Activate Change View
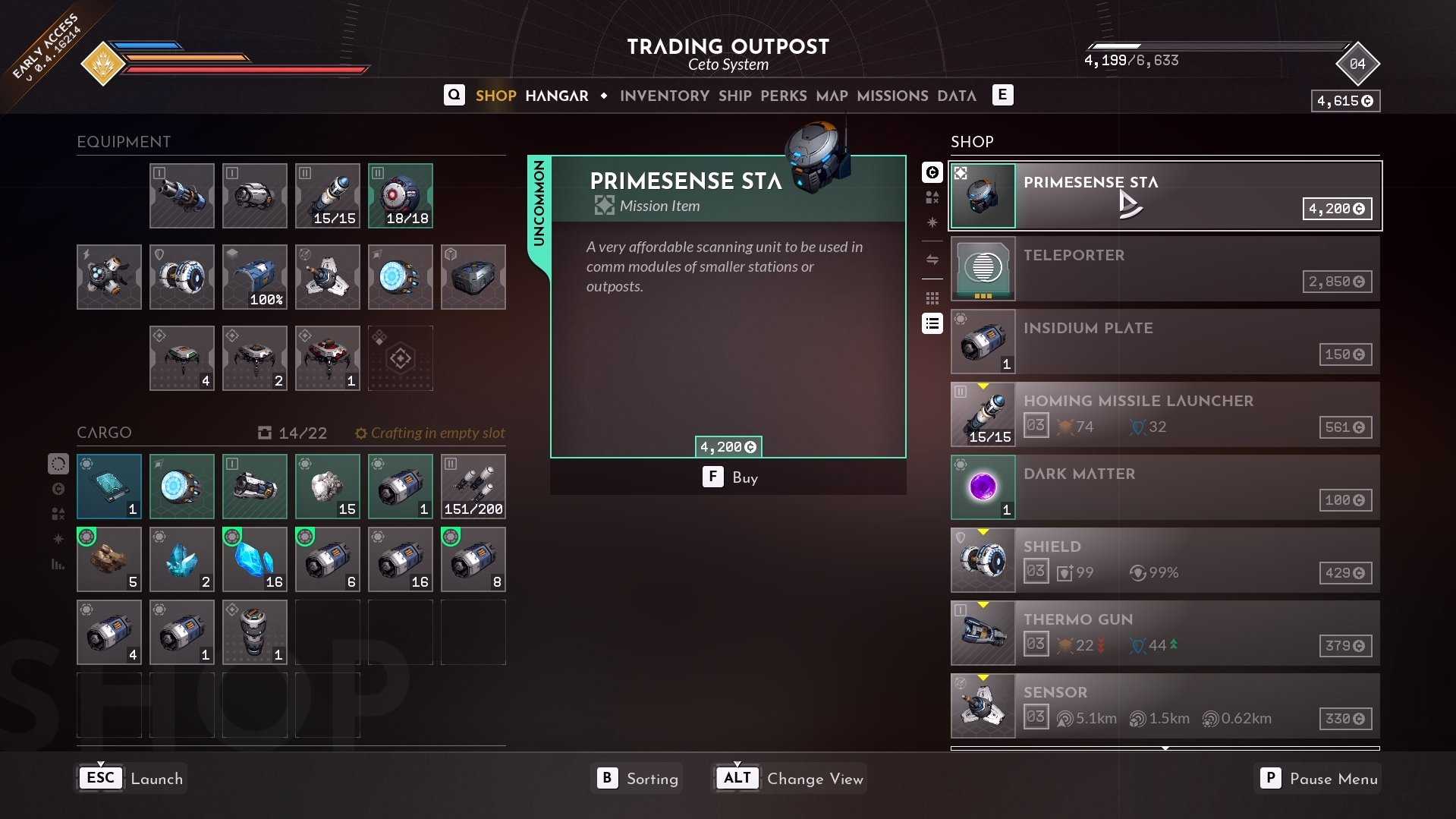The image size is (1456, 819). (789, 779)
